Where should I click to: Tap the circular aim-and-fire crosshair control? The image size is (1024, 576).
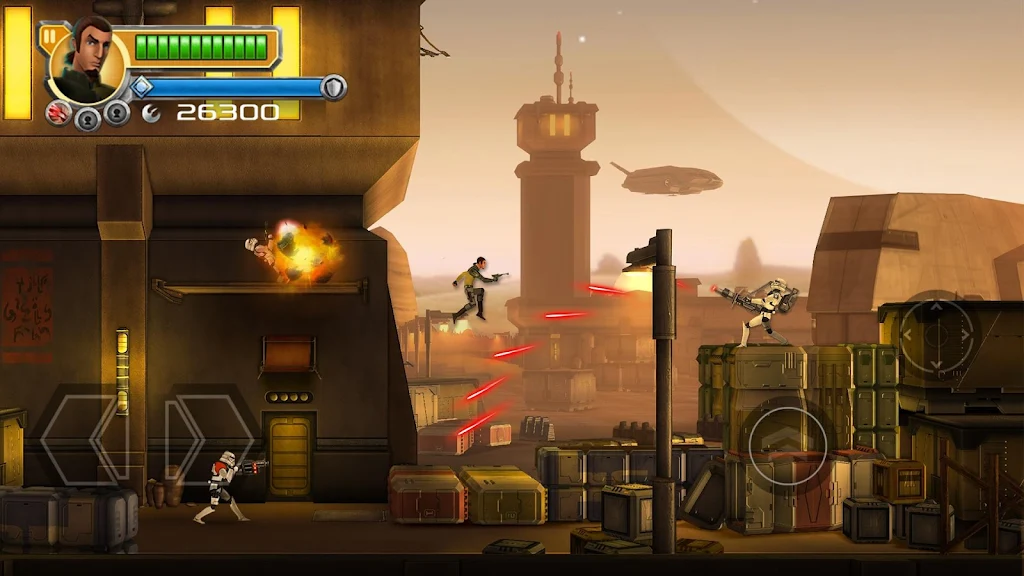tap(936, 333)
